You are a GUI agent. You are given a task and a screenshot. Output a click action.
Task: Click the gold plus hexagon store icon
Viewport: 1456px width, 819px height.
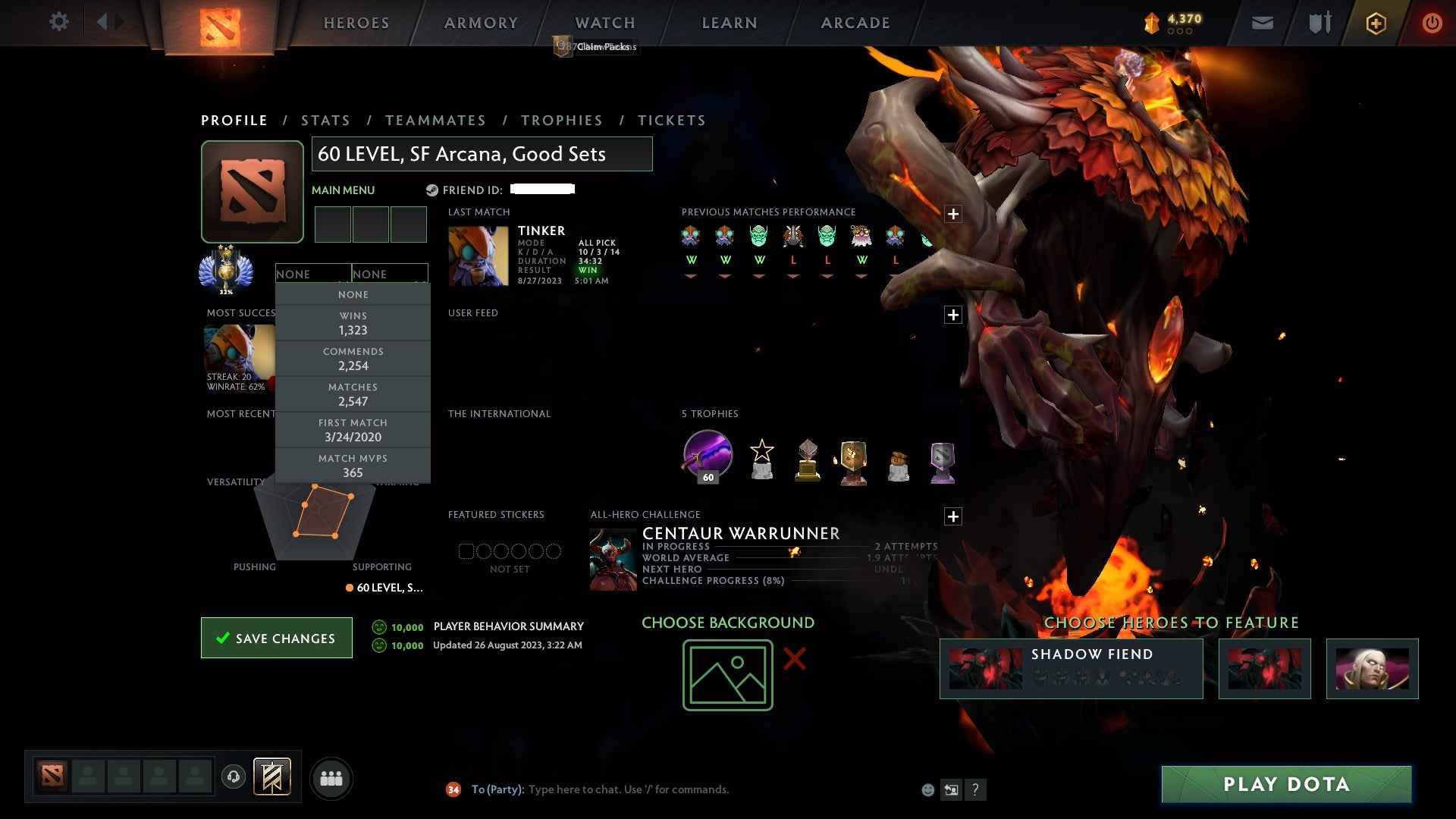(1375, 23)
